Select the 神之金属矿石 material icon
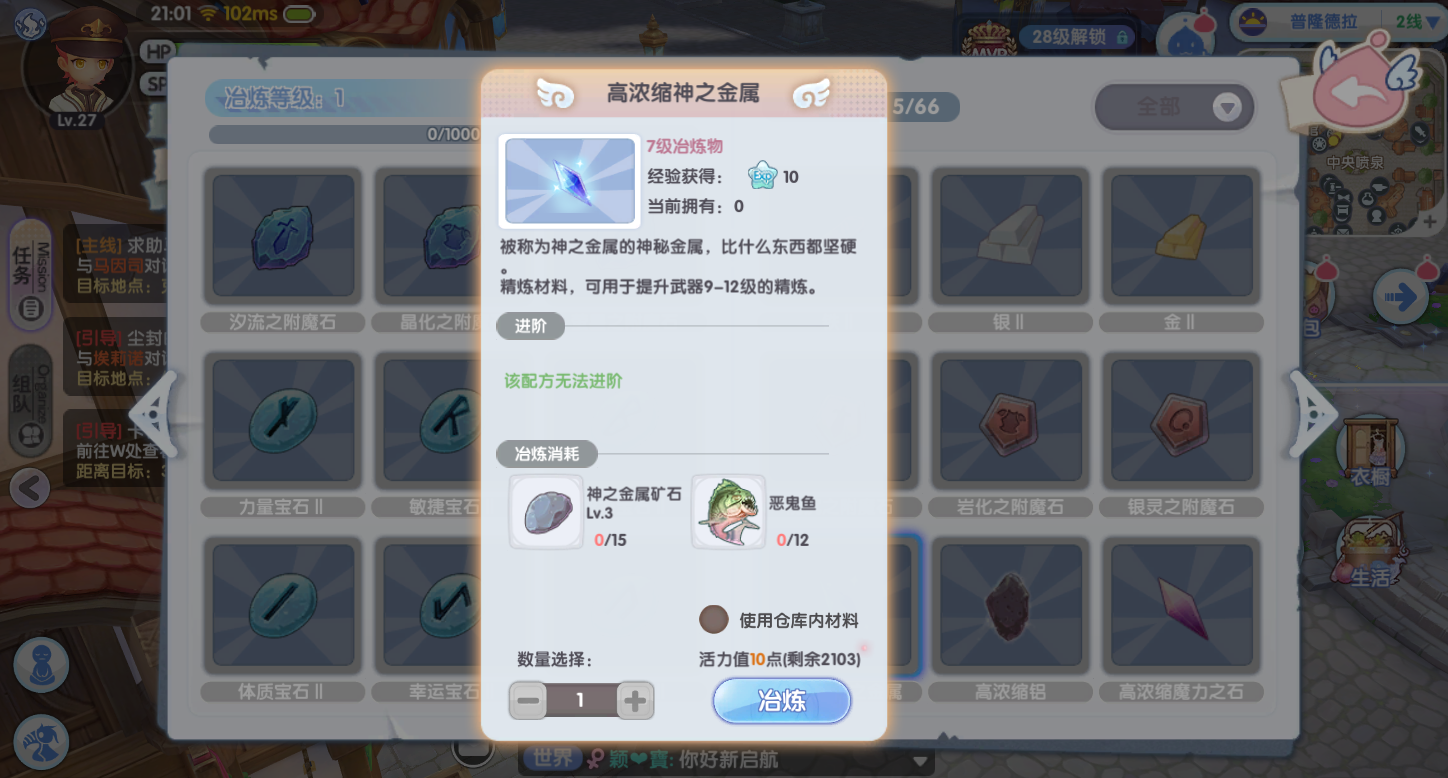This screenshot has height=778, width=1448. tap(546, 511)
